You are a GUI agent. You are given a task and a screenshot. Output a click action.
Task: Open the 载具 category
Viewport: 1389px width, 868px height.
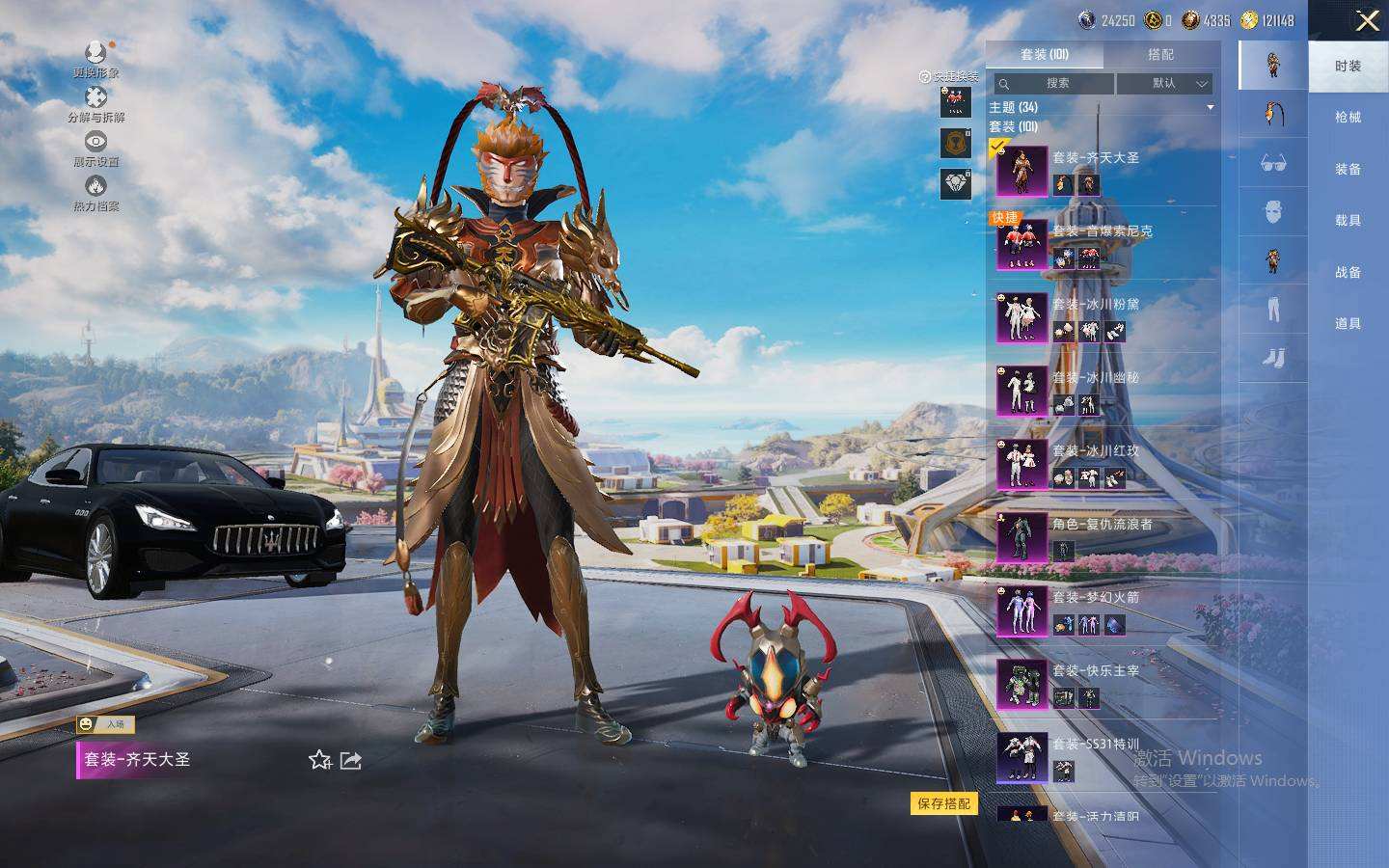(1348, 221)
